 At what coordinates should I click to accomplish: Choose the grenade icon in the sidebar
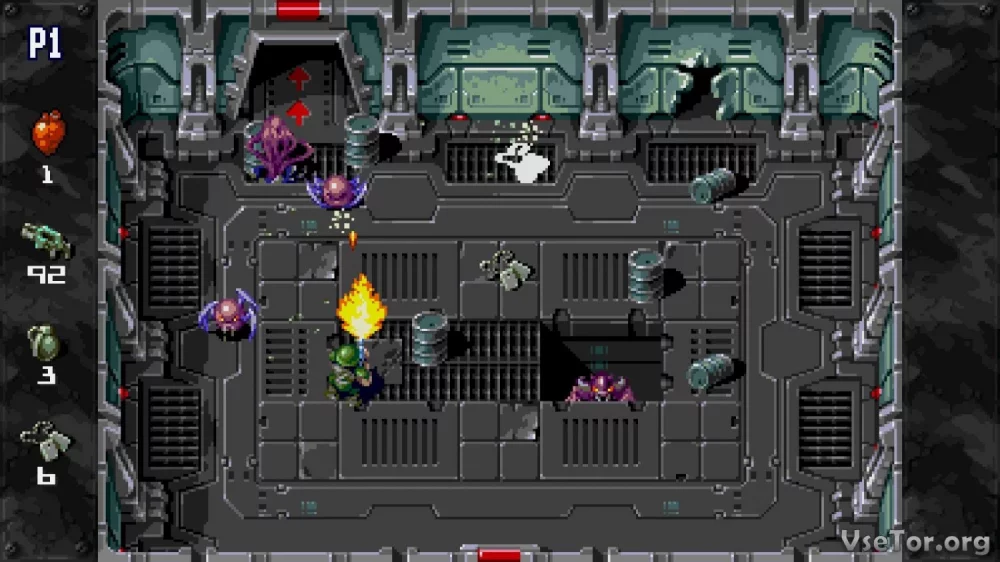[x=46, y=343]
